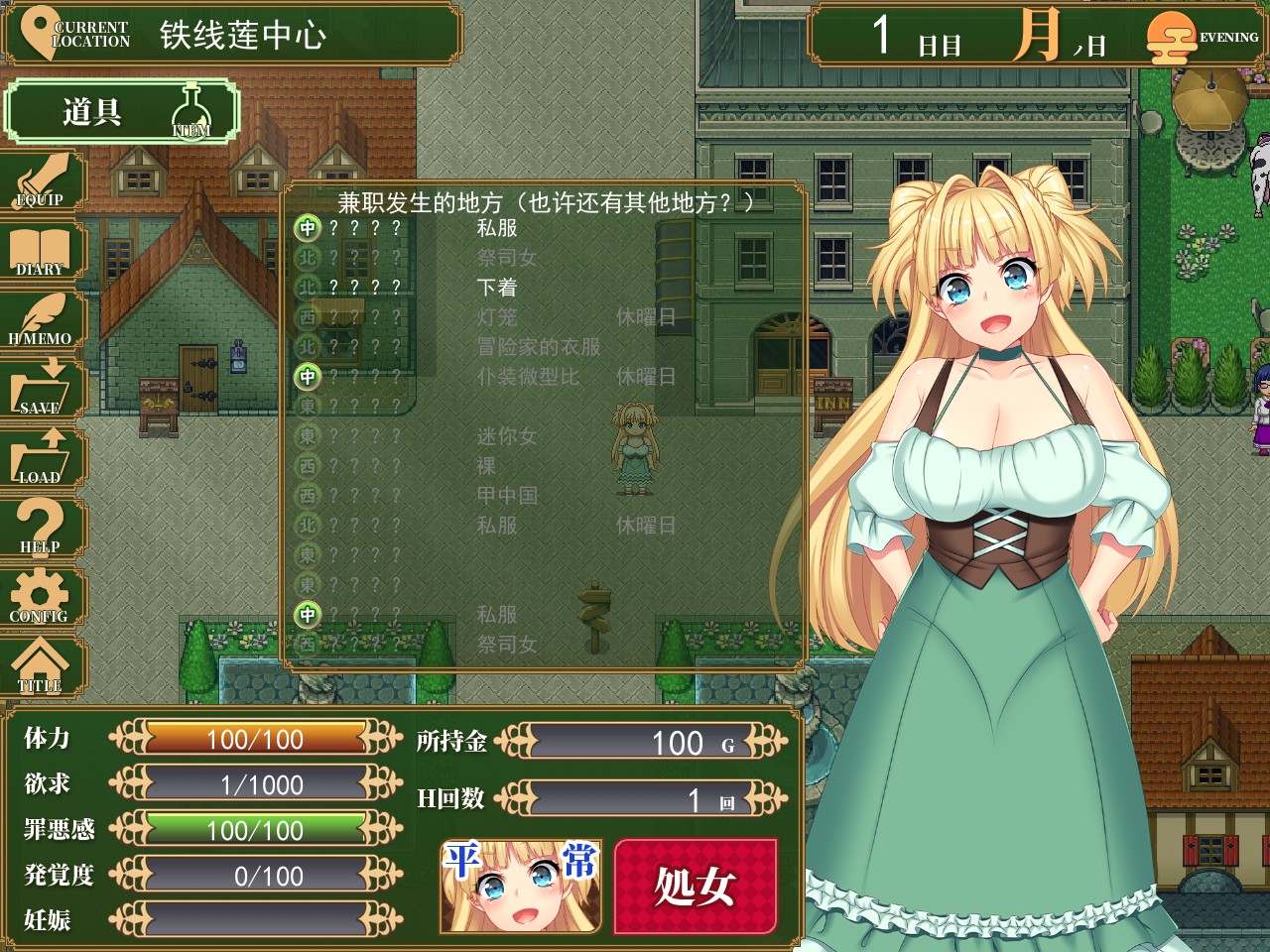
Task: Open the Load menu
Action: (42, 460)
